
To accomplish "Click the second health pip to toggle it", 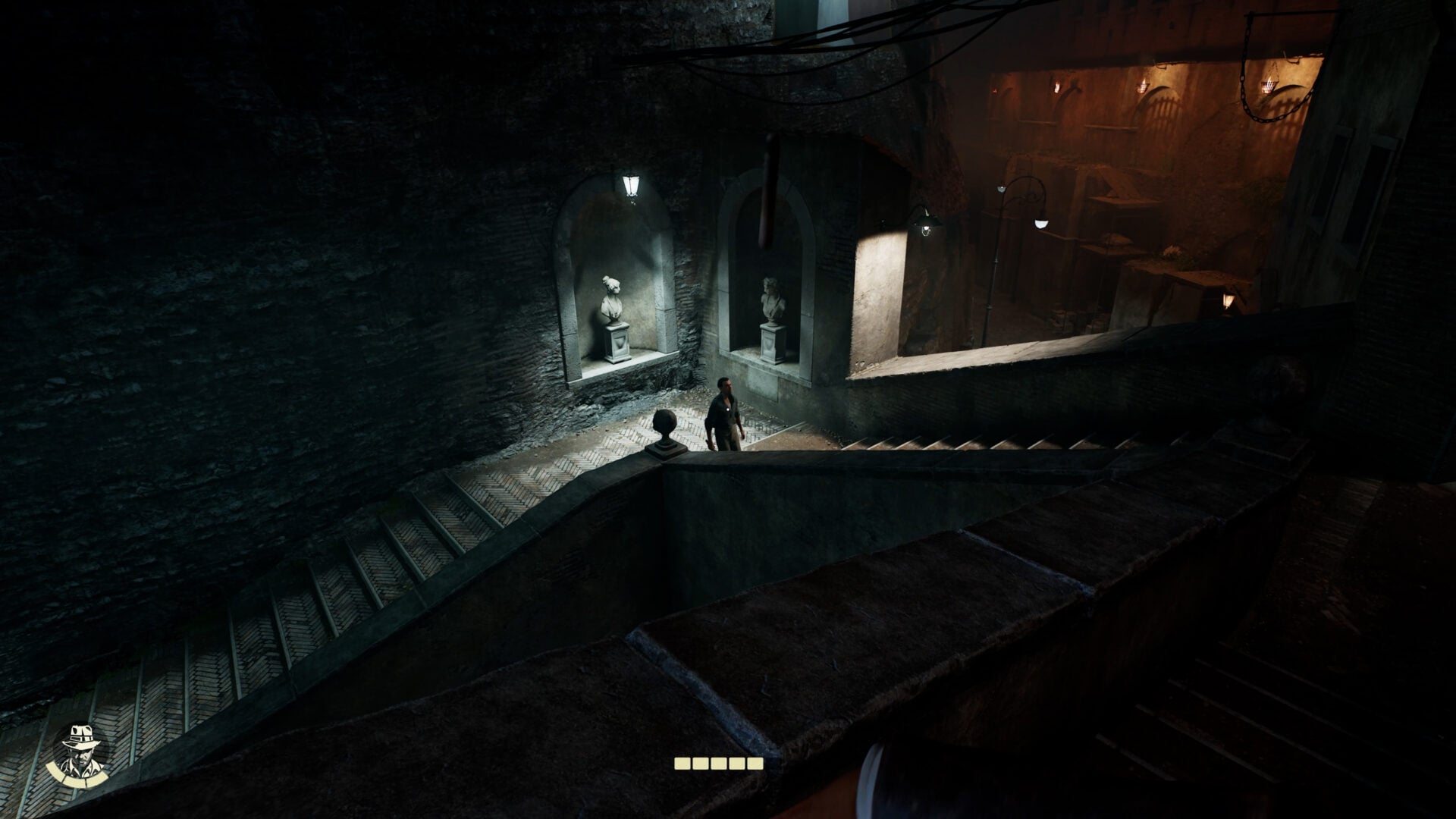I will pyautogui.click(x=700, y=764).
